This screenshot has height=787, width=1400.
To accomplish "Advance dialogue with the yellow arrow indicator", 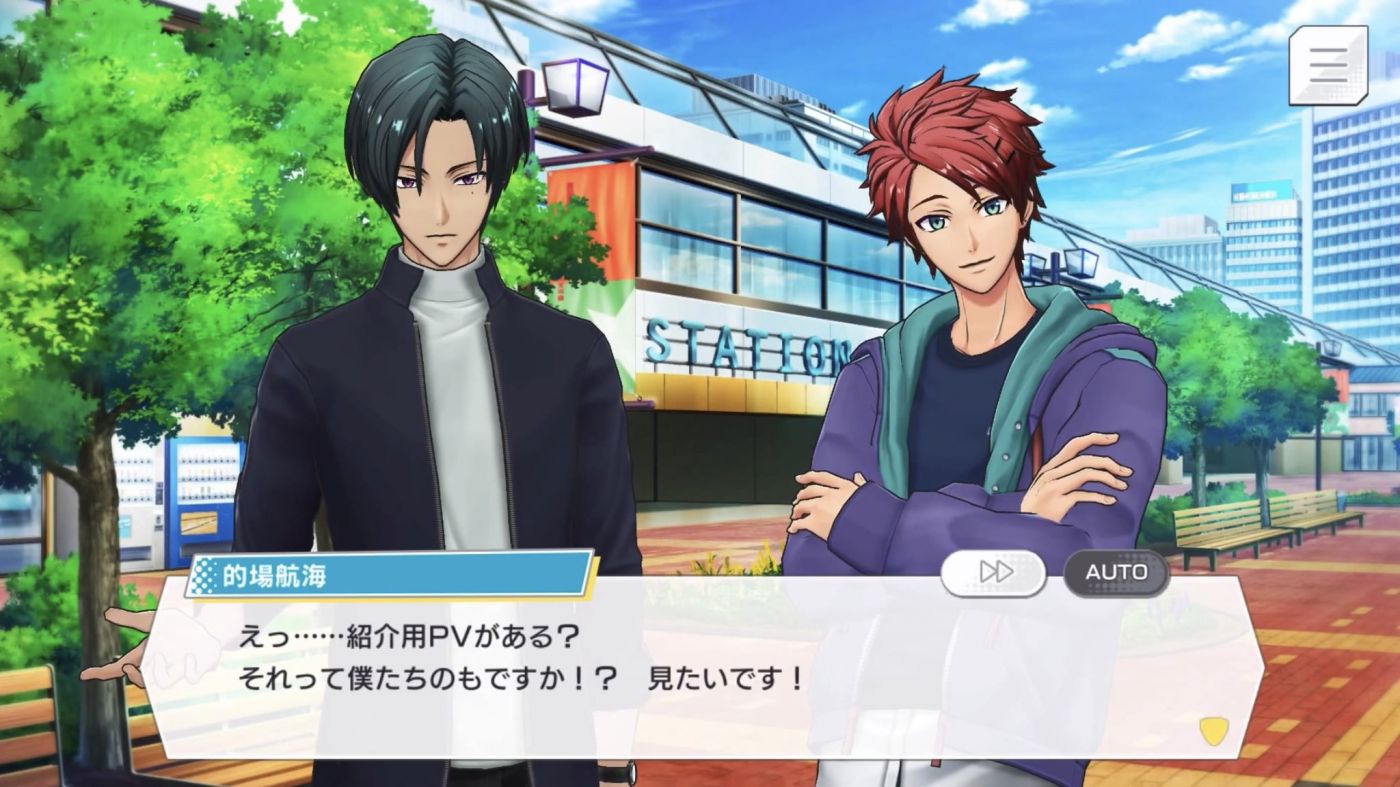I will coord(1213,731).
